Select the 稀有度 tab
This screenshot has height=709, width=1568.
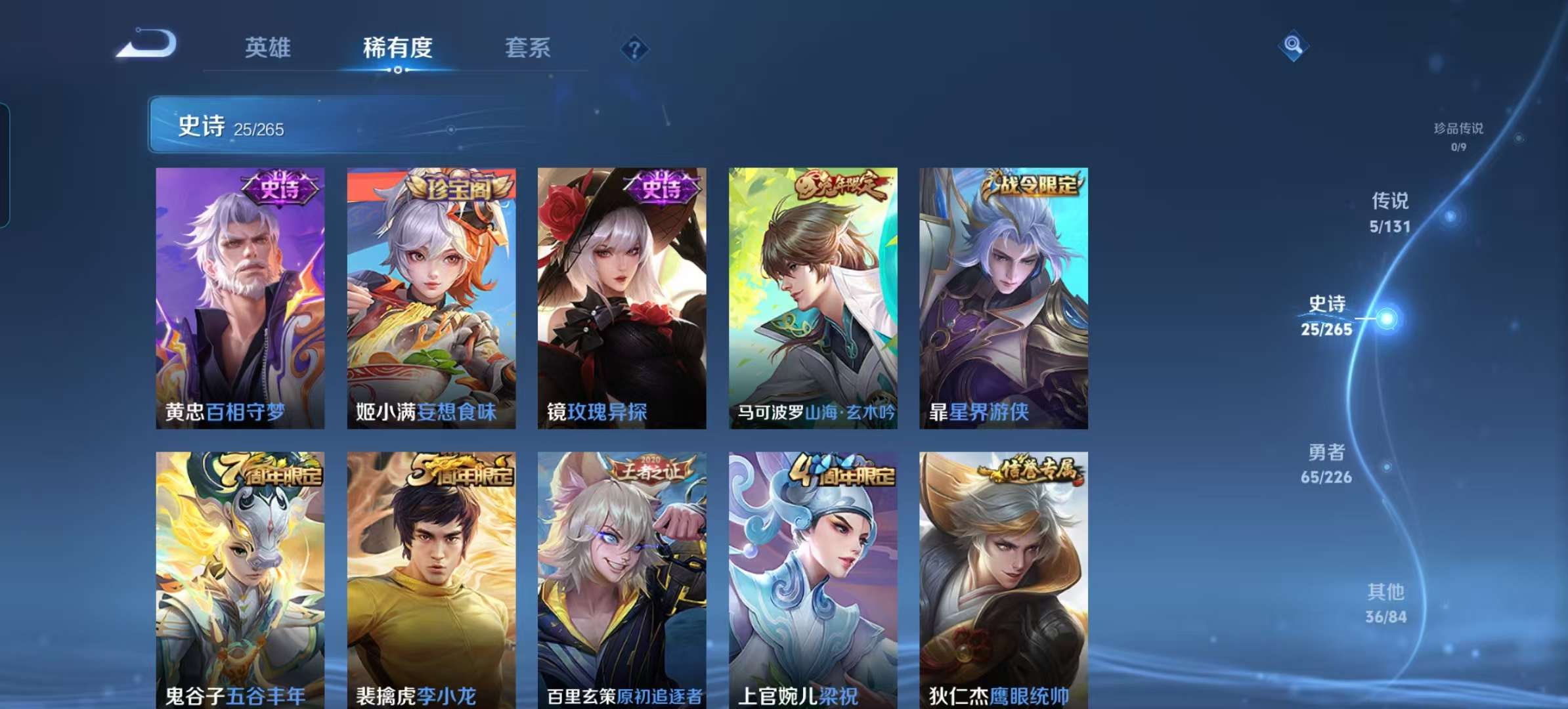[397, 47]
